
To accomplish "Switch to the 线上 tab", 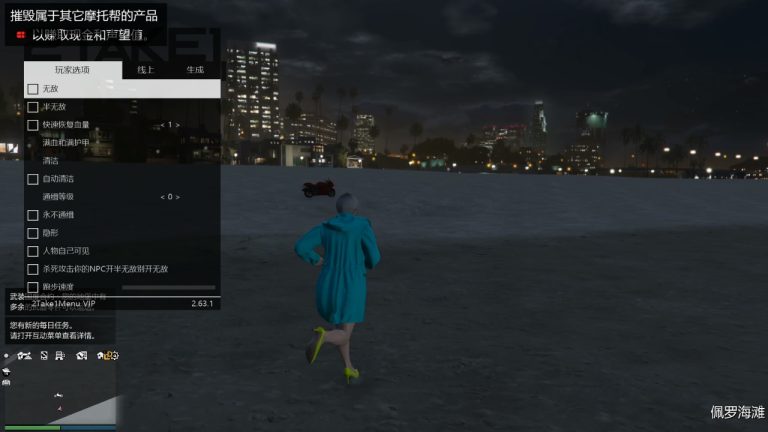I will tap(145, 70).
